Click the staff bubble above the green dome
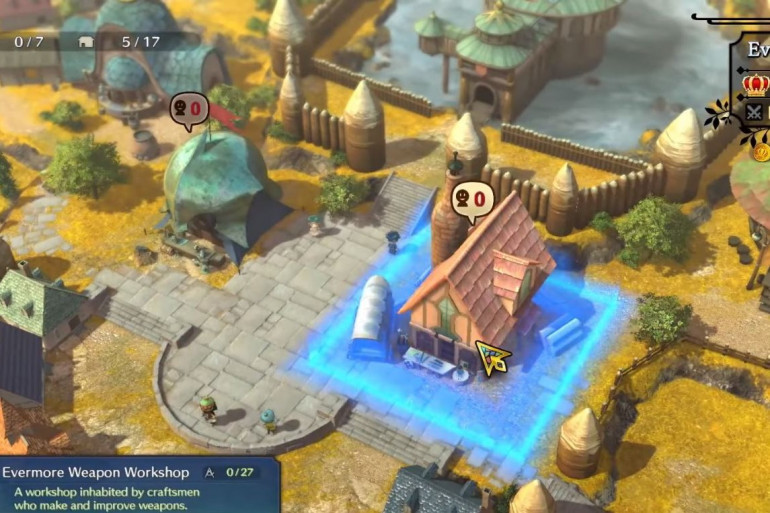Screen dimensions: 770x513 click(188, 108)
